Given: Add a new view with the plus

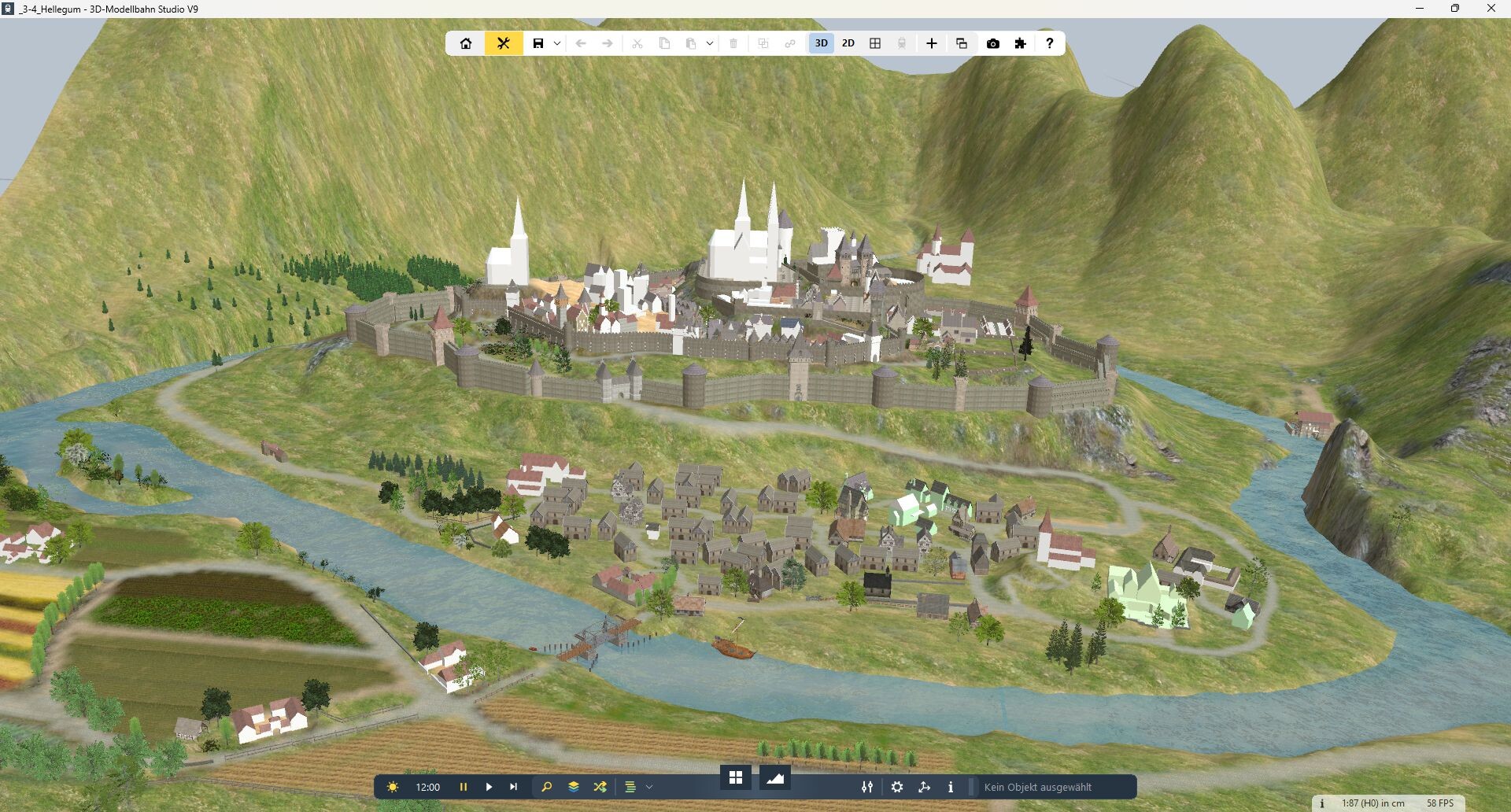Looking at the screenshot, I should click(x=932, y=43).
